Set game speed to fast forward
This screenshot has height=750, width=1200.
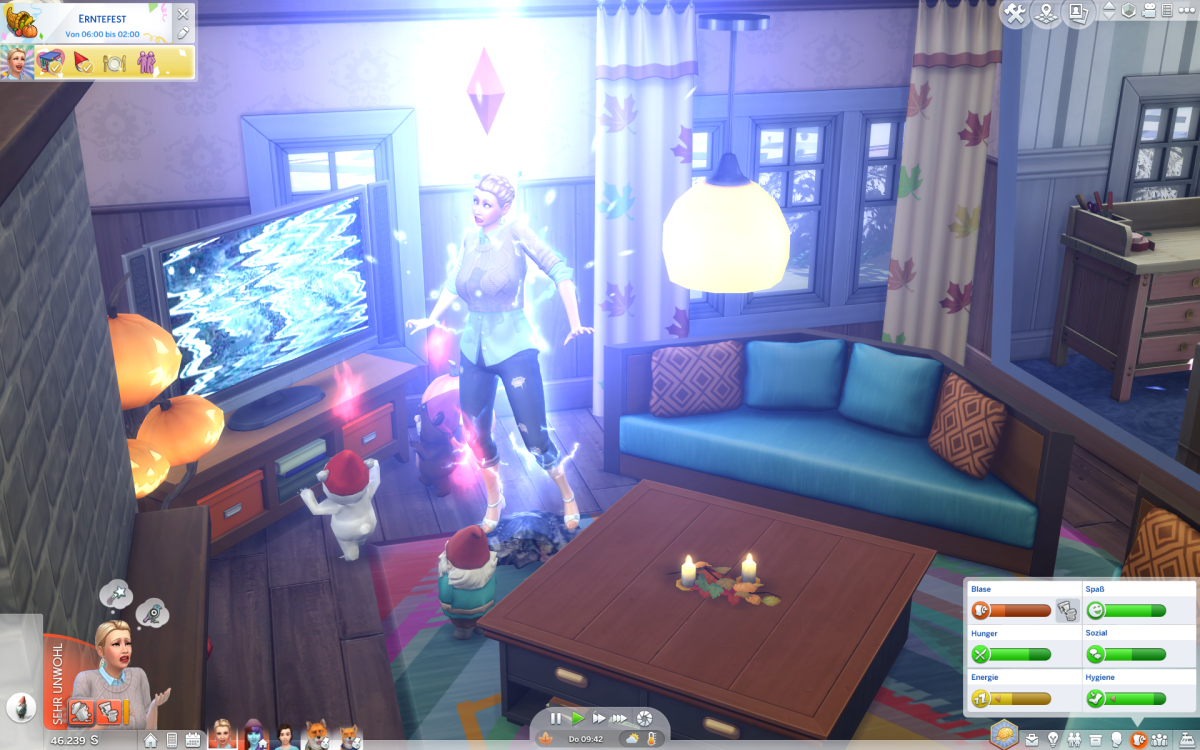(598, 718)
